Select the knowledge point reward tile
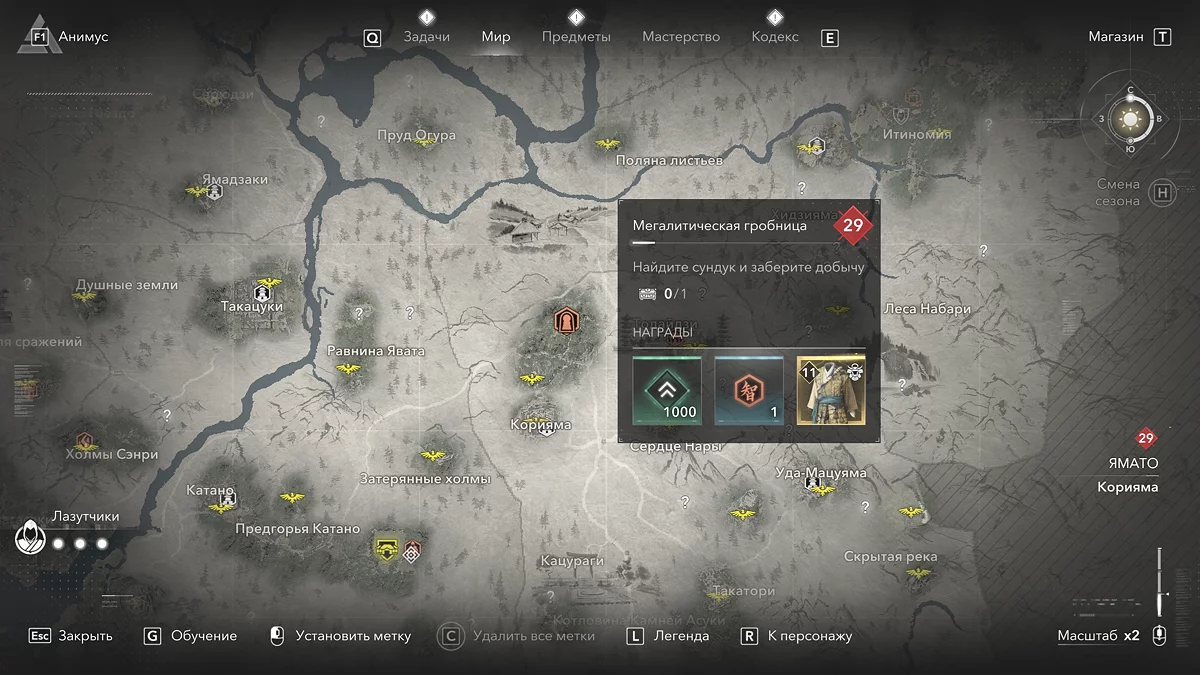Viewport: 1200px width, 675px height. point(749,390)
